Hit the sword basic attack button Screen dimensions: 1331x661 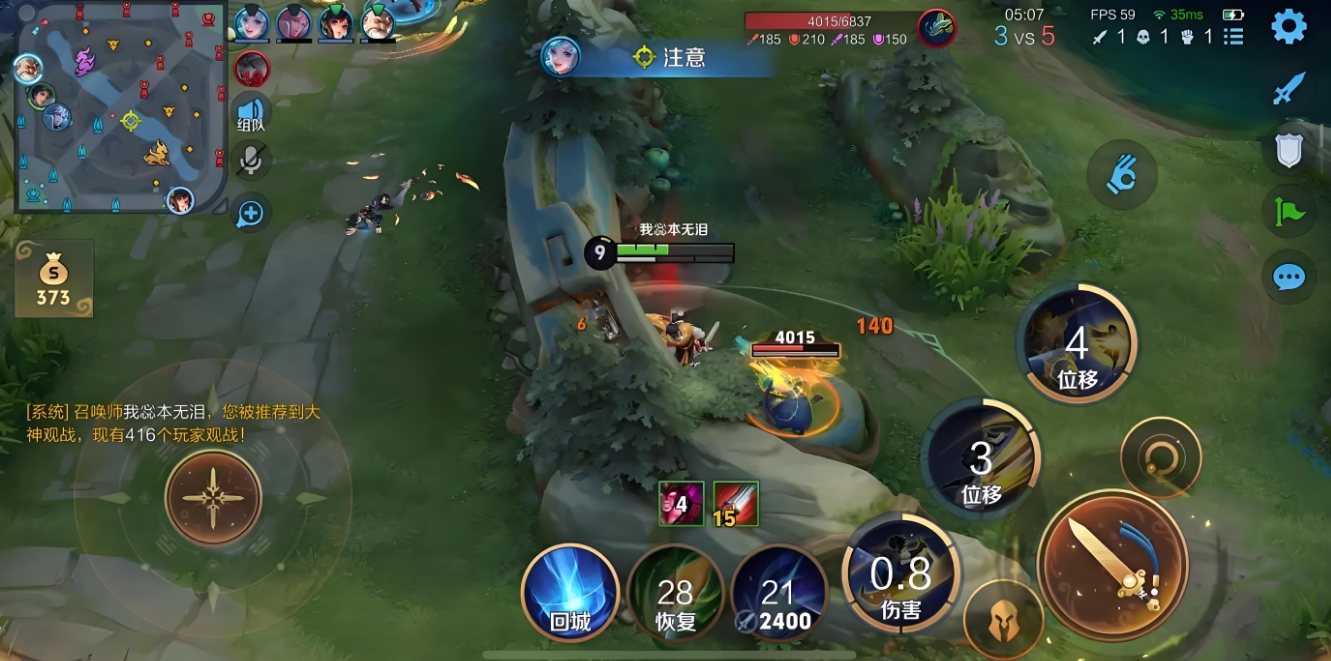click(1112, 565)
